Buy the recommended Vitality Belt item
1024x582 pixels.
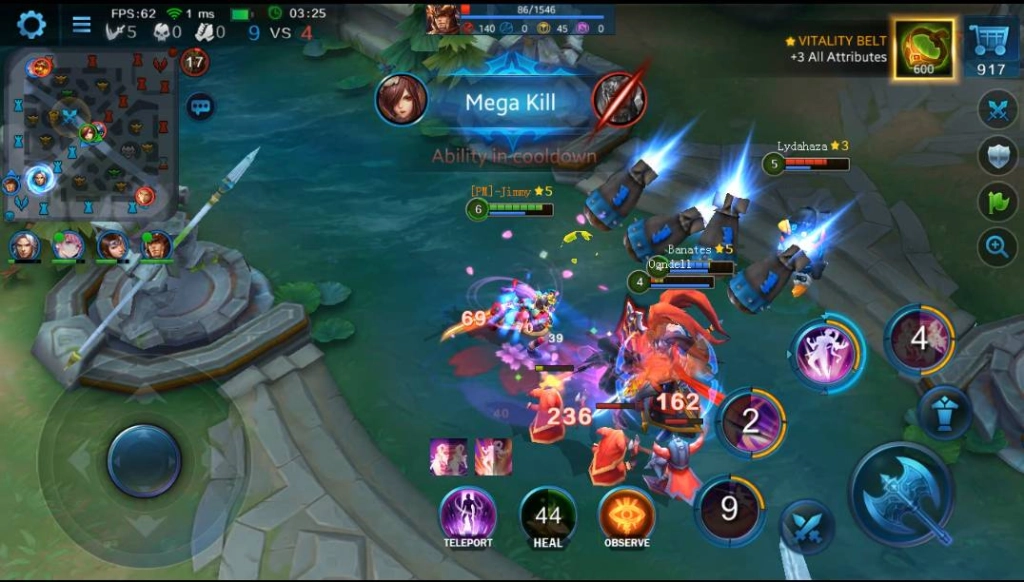tap(923, 49)
